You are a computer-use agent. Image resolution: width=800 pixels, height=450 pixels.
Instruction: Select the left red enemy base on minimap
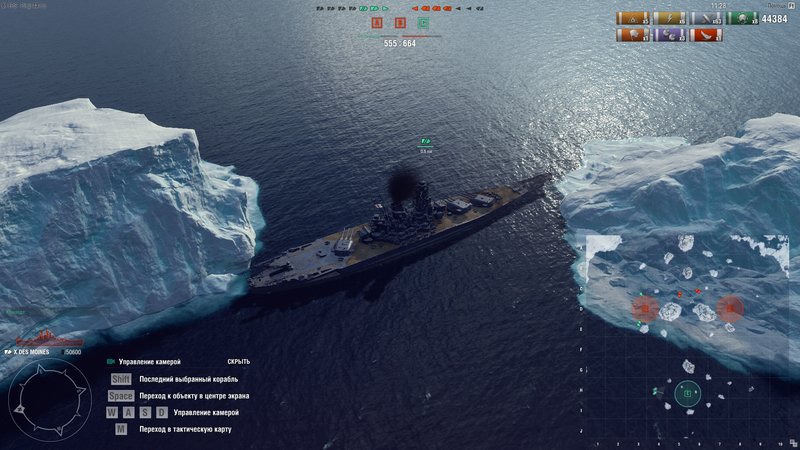(x=646, y=307)
